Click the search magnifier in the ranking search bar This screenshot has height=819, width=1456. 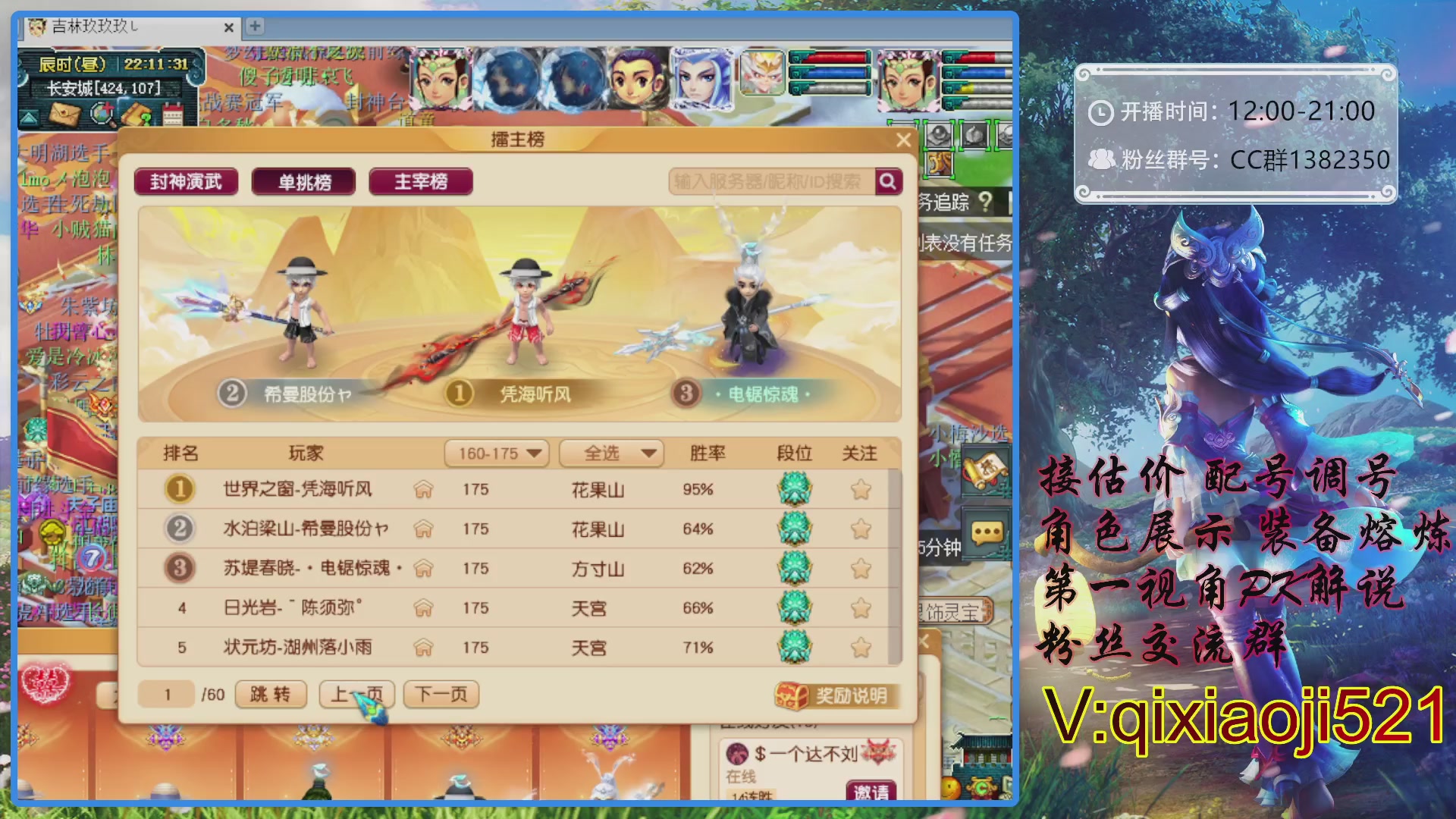point(887,181)
